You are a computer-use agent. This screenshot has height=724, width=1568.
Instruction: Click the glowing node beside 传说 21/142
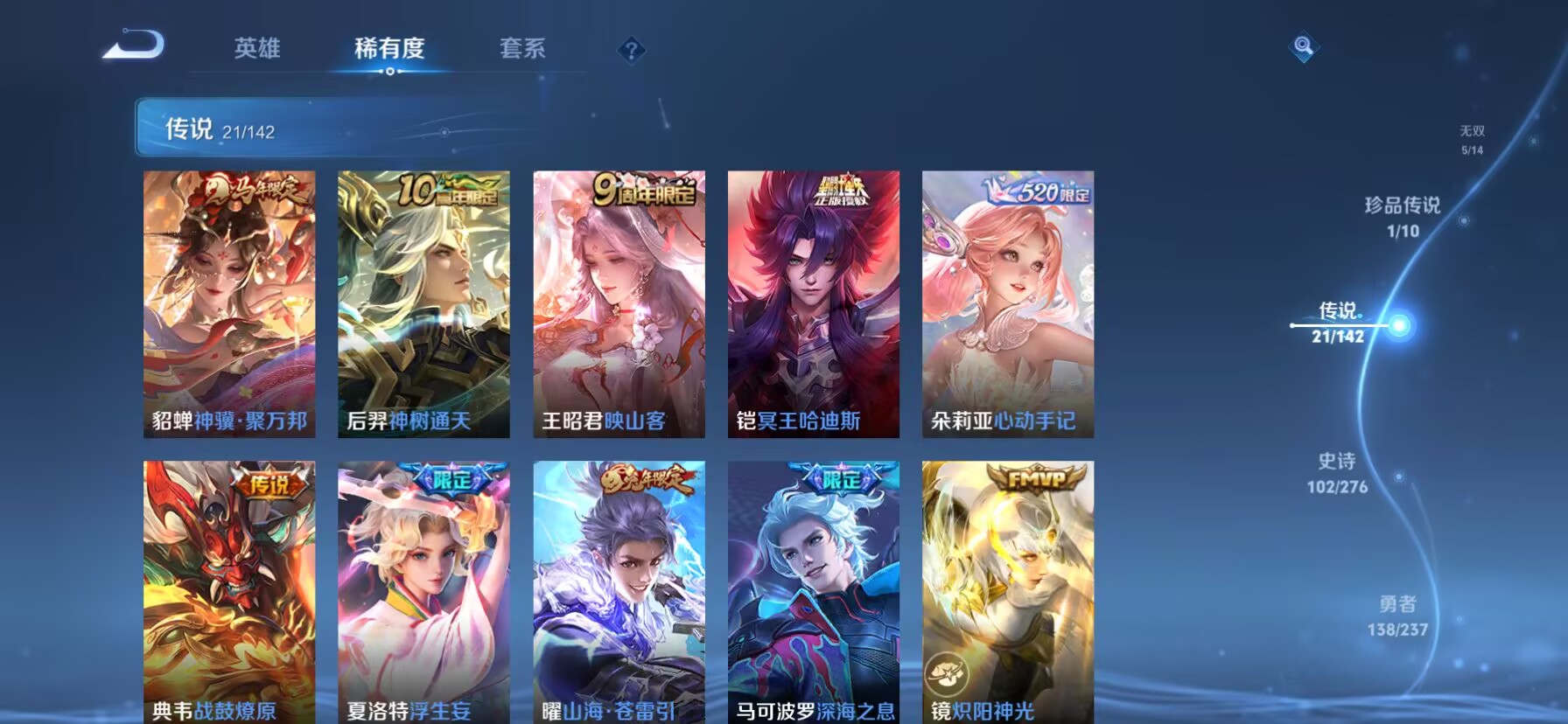coord(1399,326)
